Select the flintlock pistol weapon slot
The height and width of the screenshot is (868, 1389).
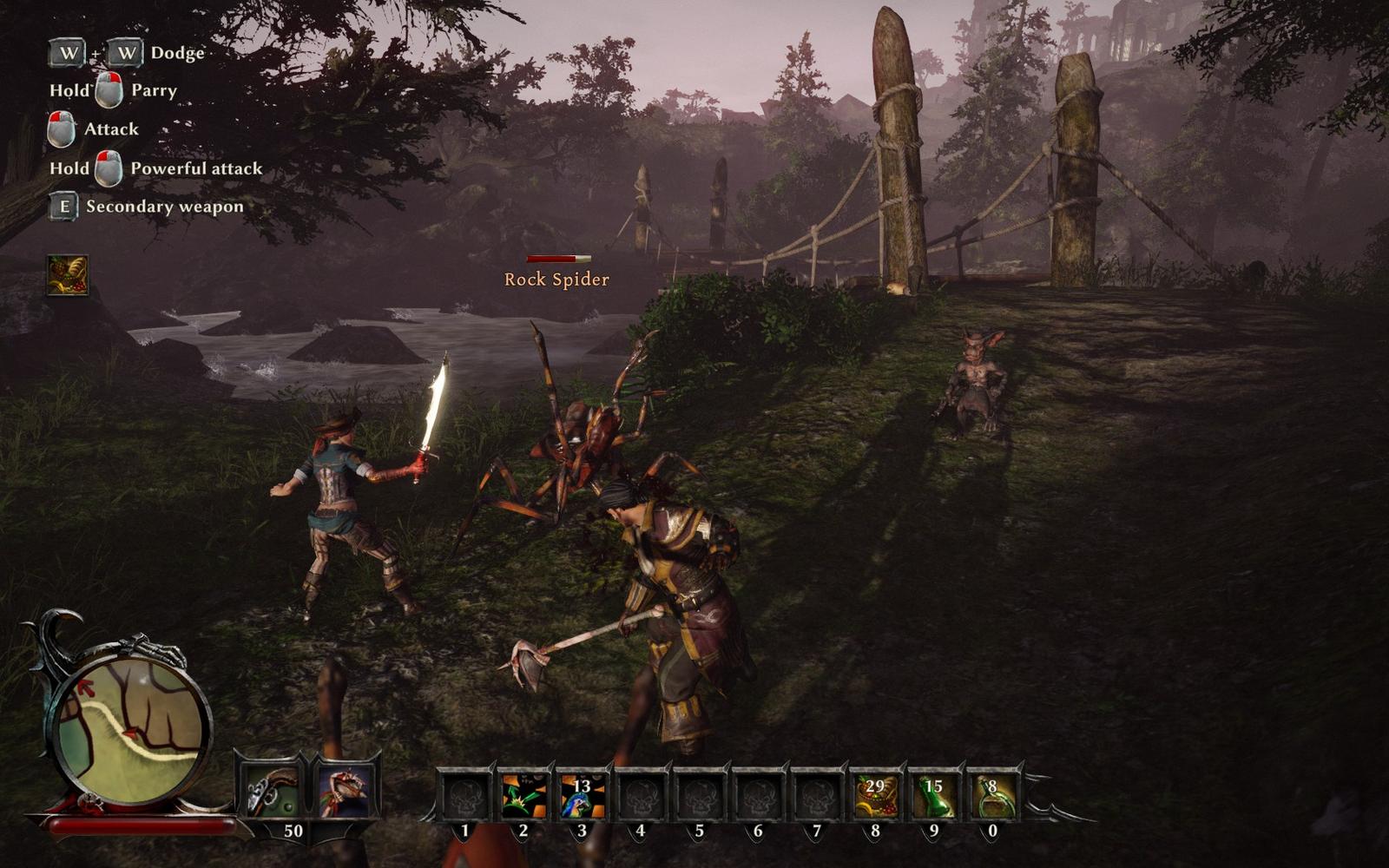coord(270,792)
